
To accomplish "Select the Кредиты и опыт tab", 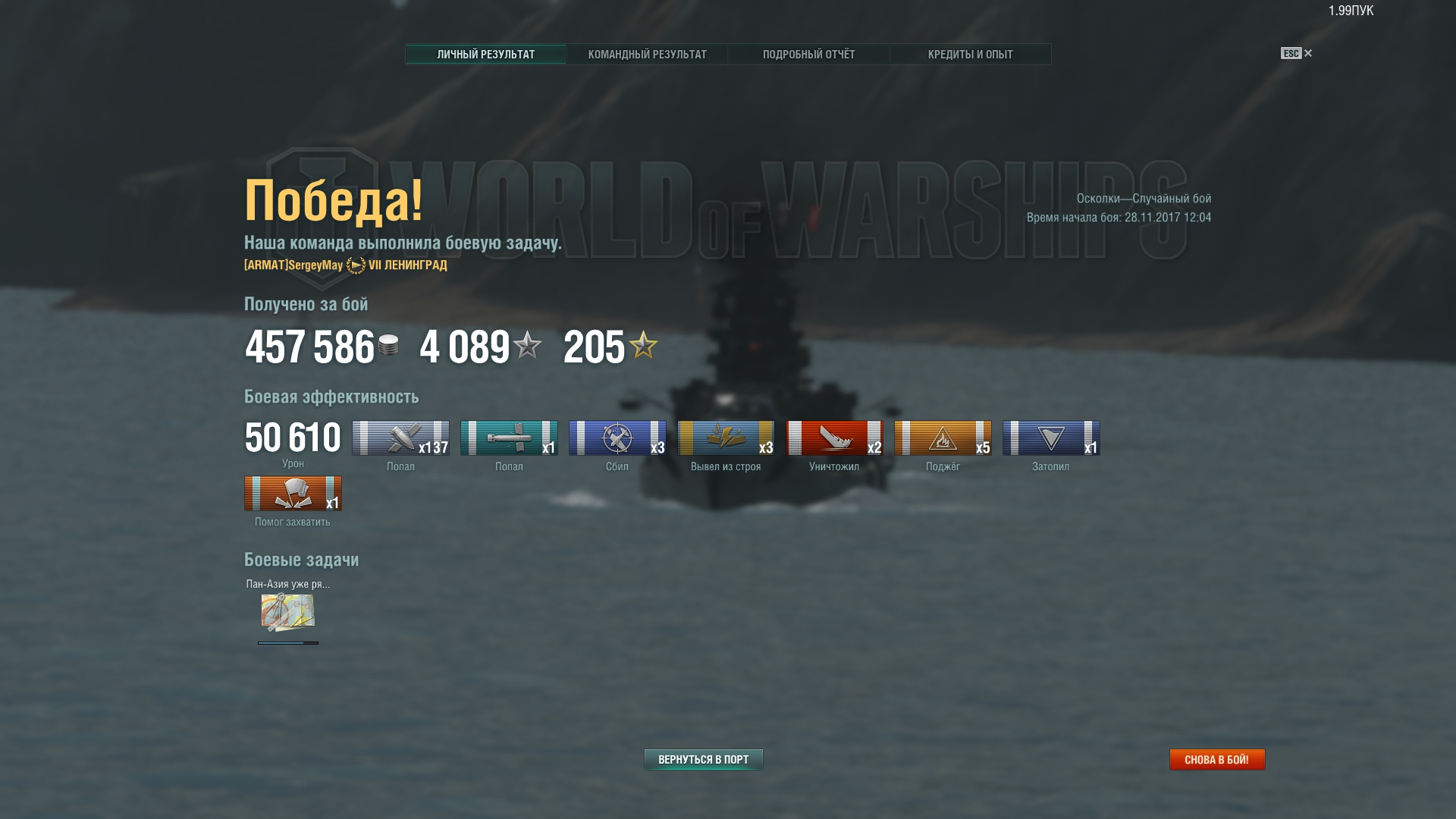I will point(970,55).
